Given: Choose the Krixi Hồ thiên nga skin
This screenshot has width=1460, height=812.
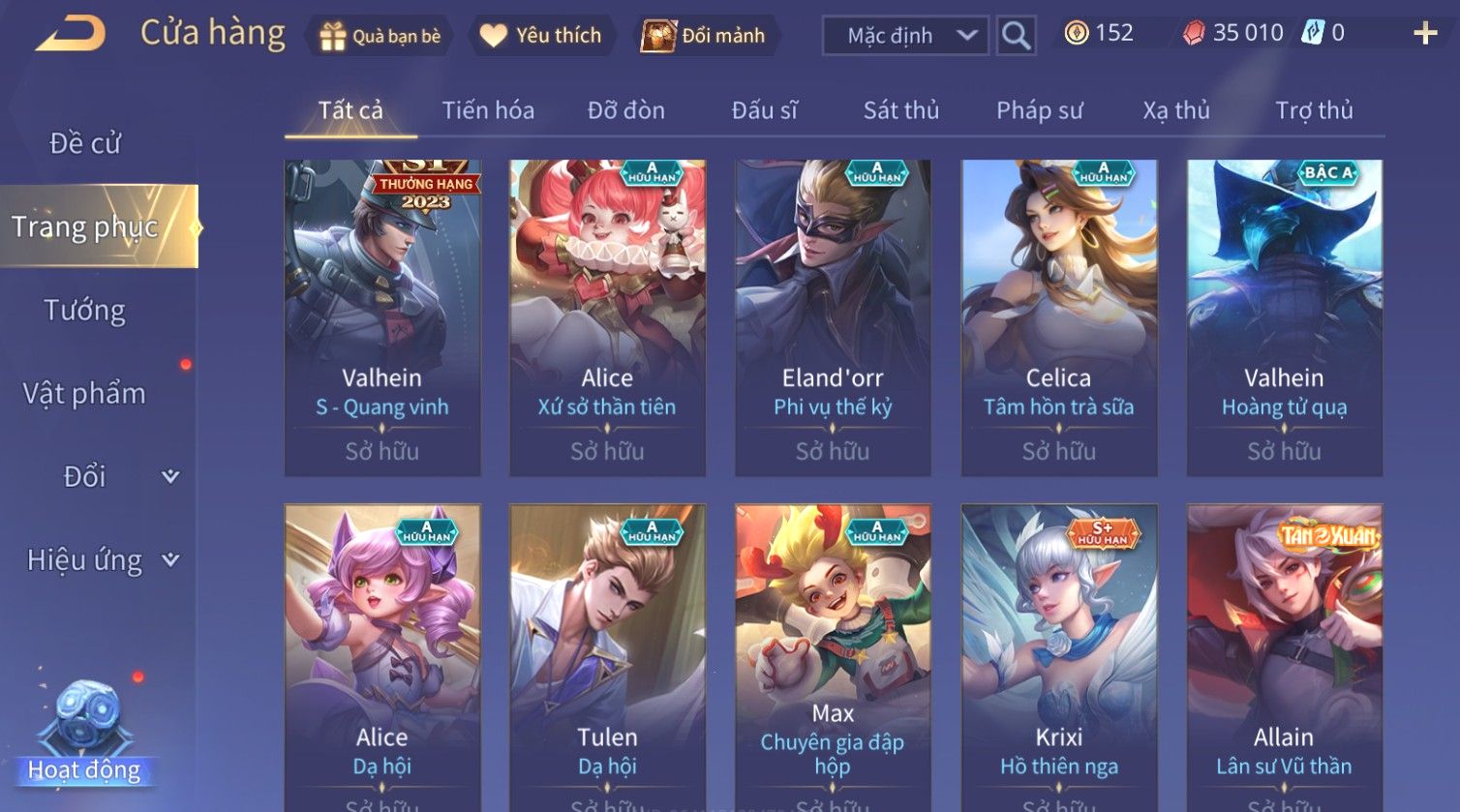Looking at the screenshot, I should tap(1058, 658).
